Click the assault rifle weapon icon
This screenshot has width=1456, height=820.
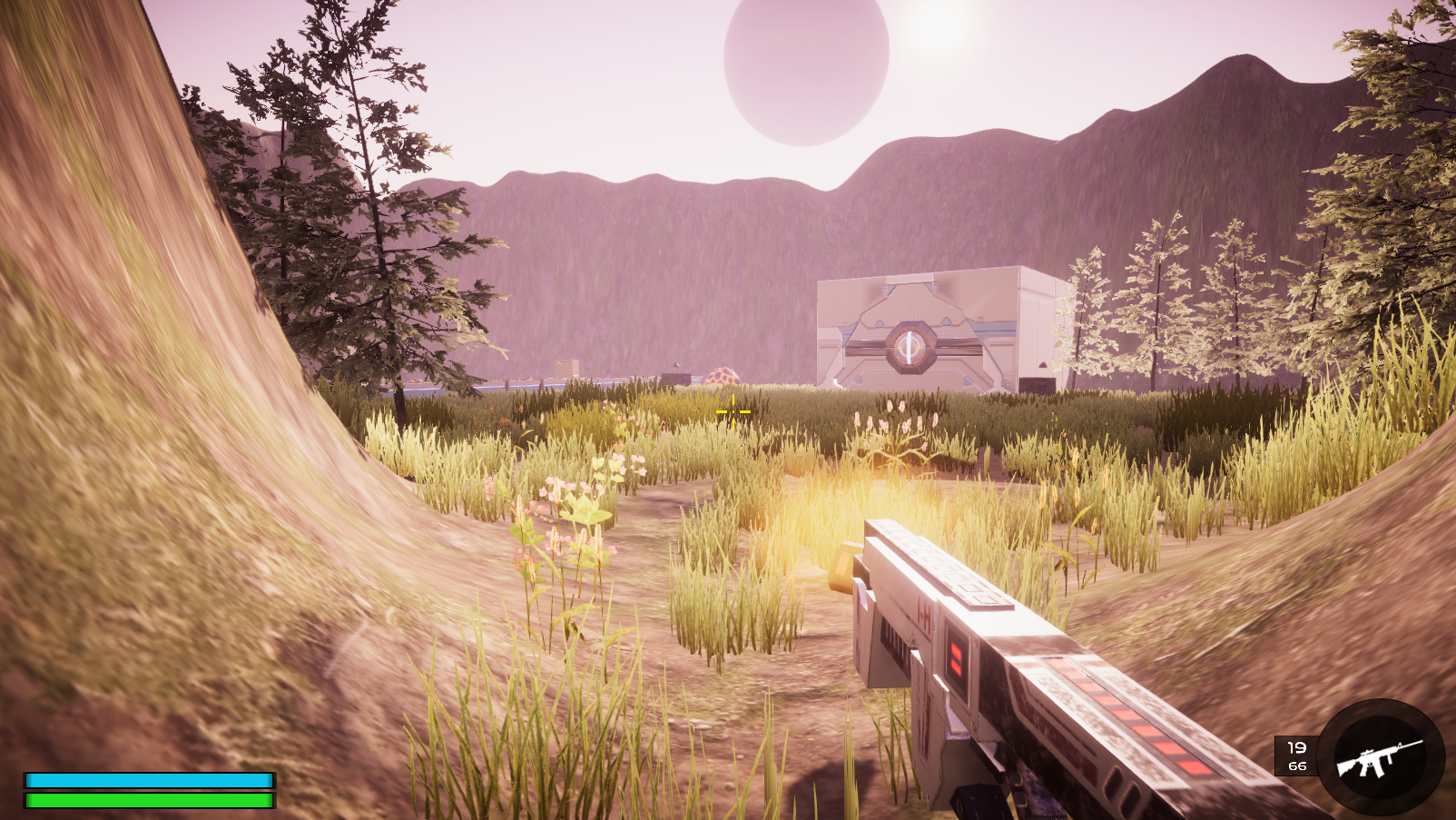point(1380,757)
